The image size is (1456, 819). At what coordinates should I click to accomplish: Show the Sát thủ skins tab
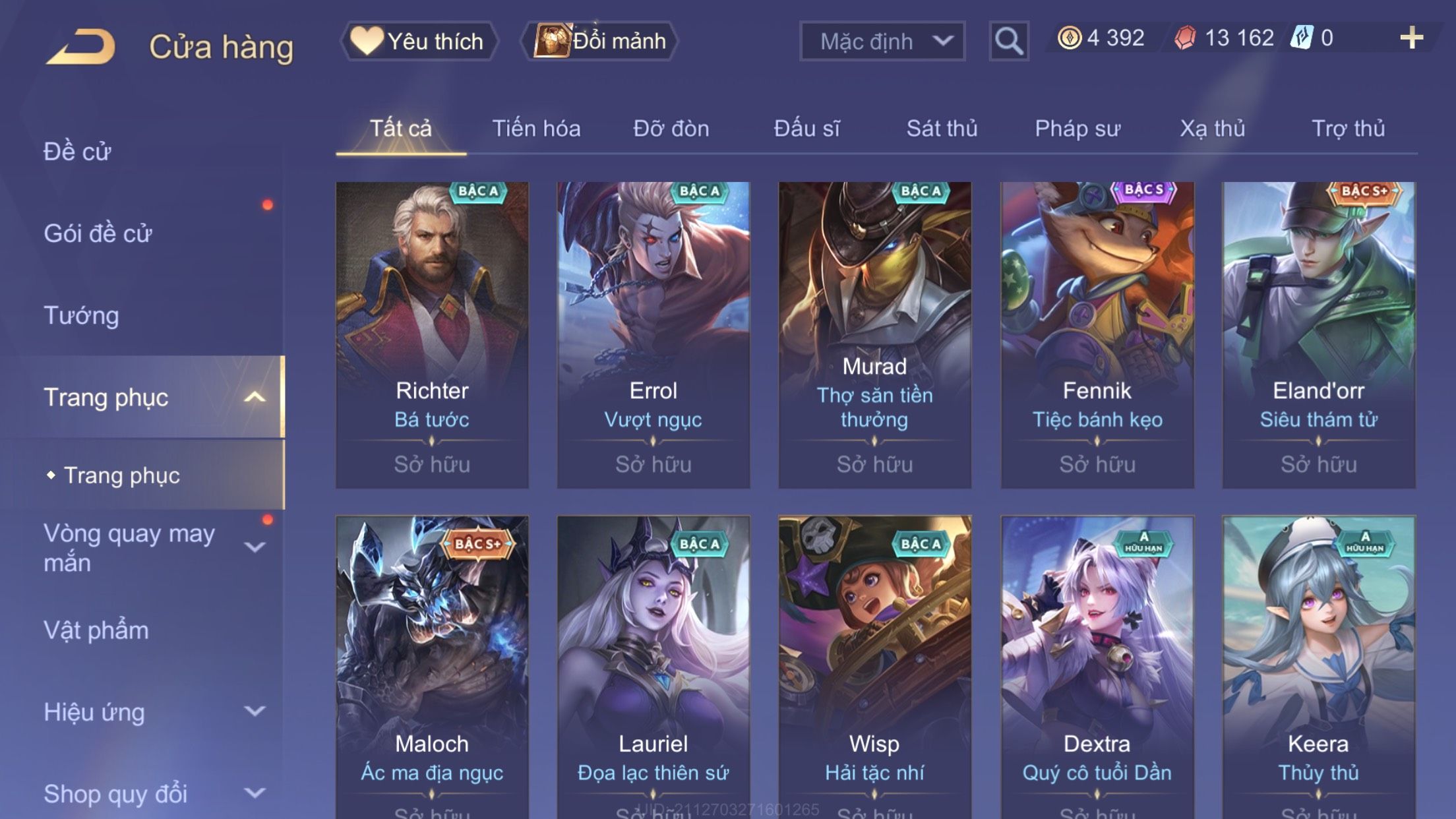(942, 129)
